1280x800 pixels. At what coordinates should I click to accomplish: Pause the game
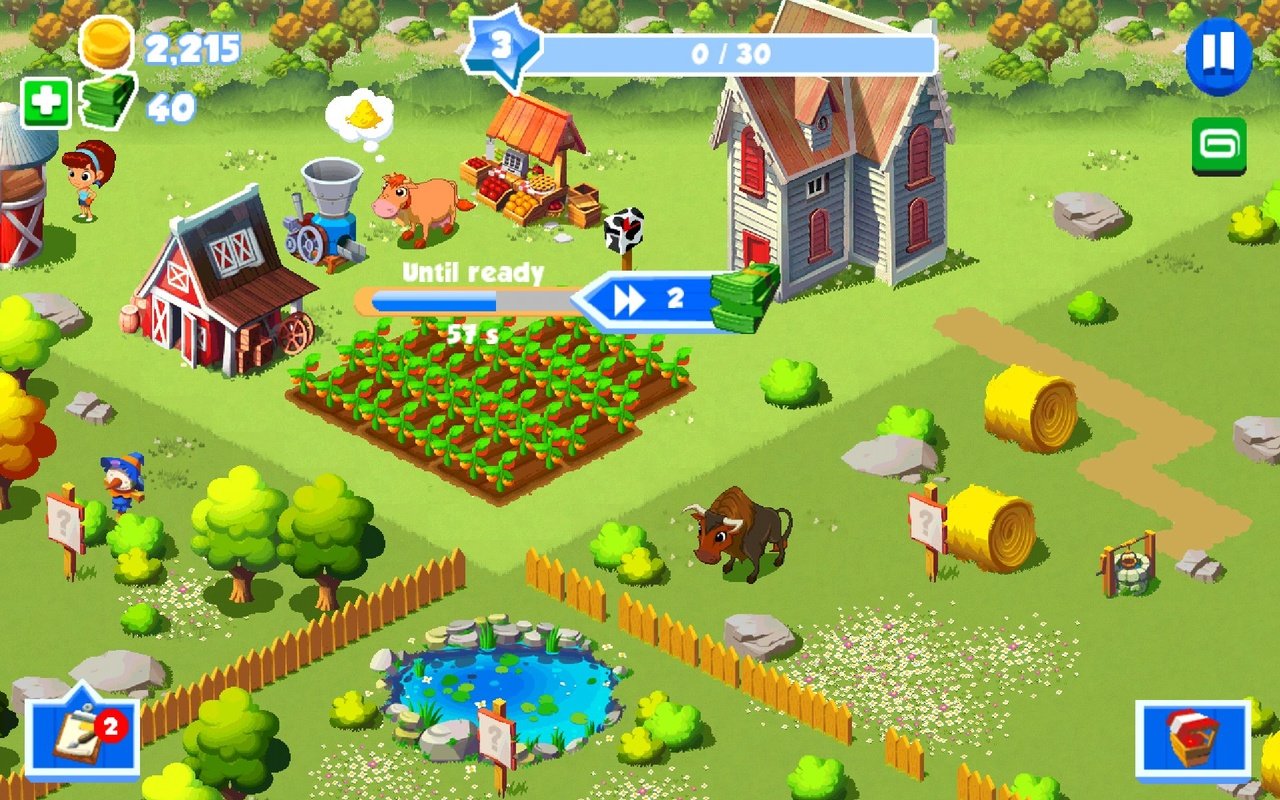click(1218, 57)
